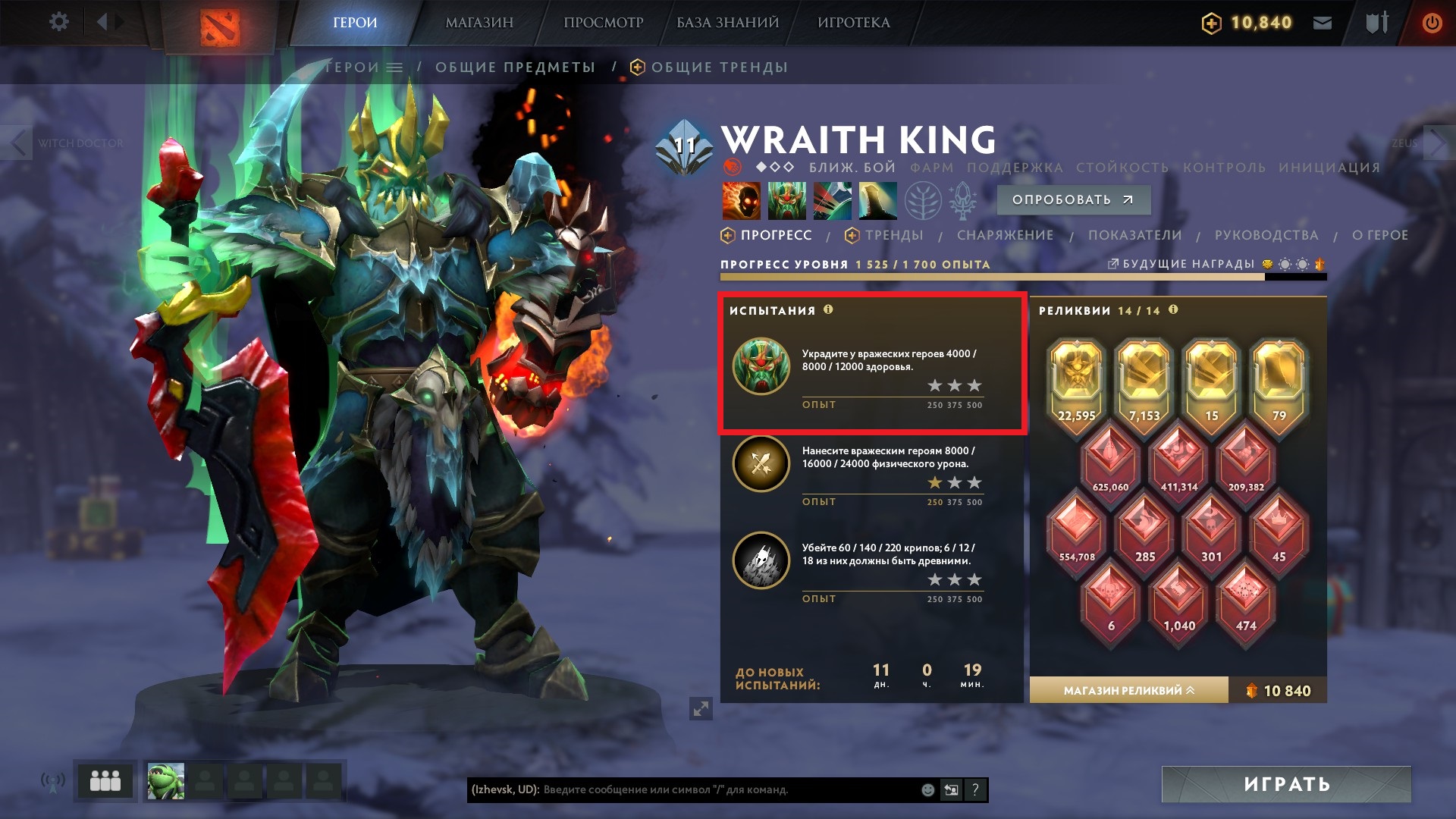
Task: Open the mail envelope inbox
Action: (x=1323, y=23)
